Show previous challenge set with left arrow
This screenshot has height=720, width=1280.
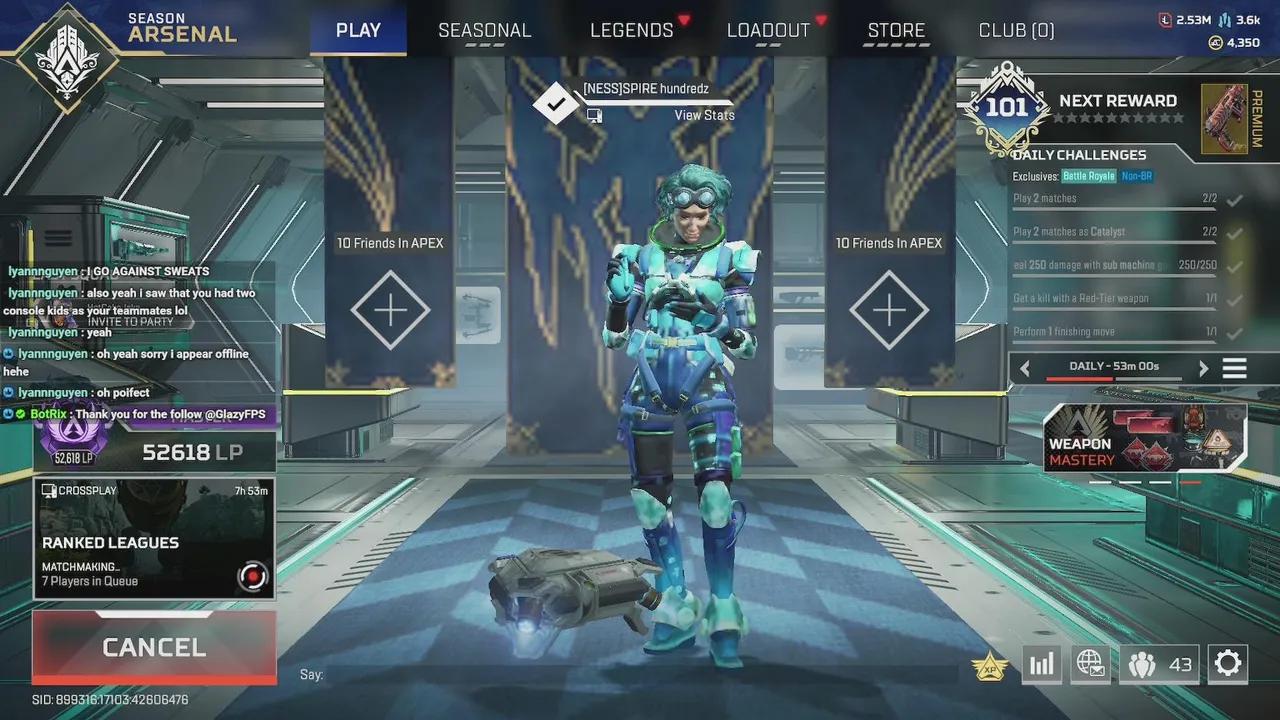(1024, 368)
